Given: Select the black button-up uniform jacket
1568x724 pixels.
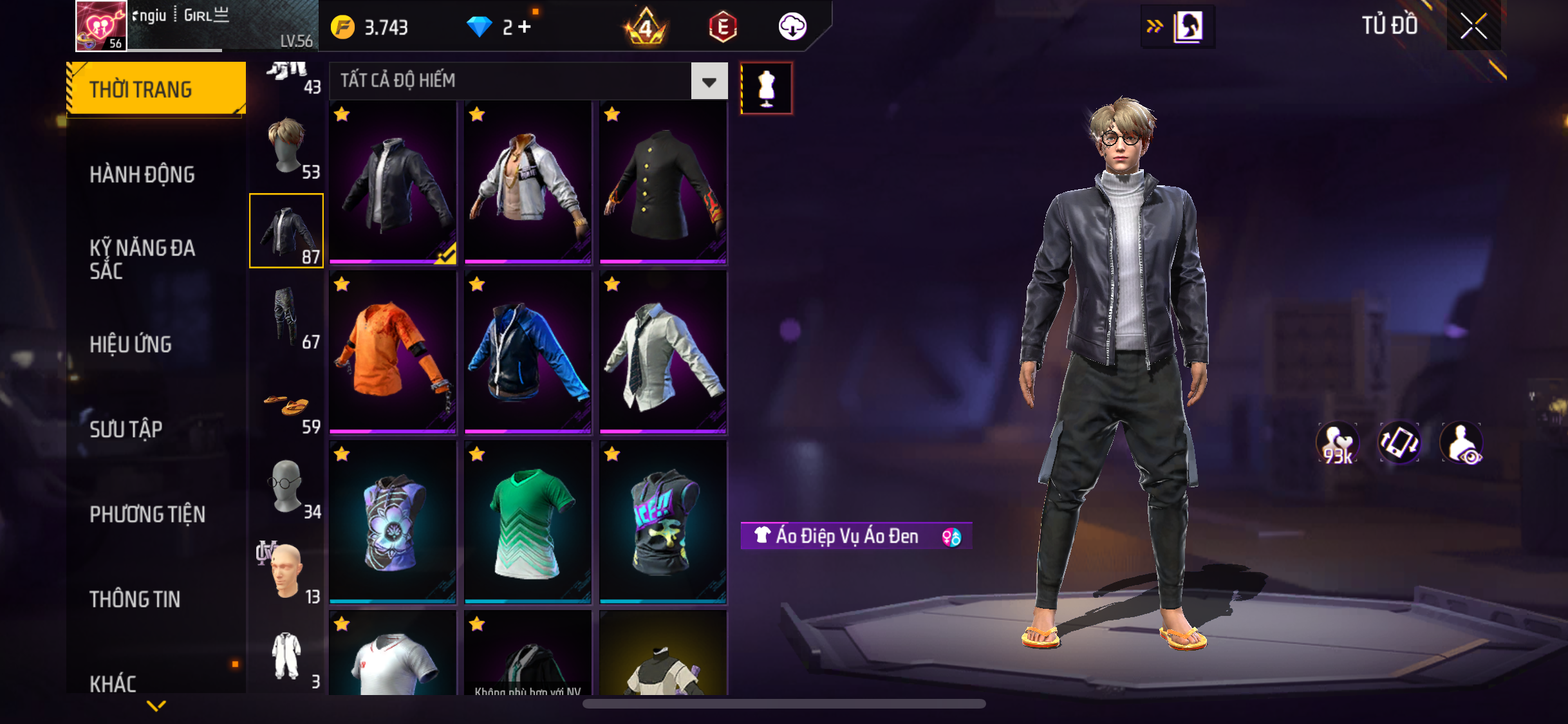Looking at the screenshot, I should (x=663, y=182).
